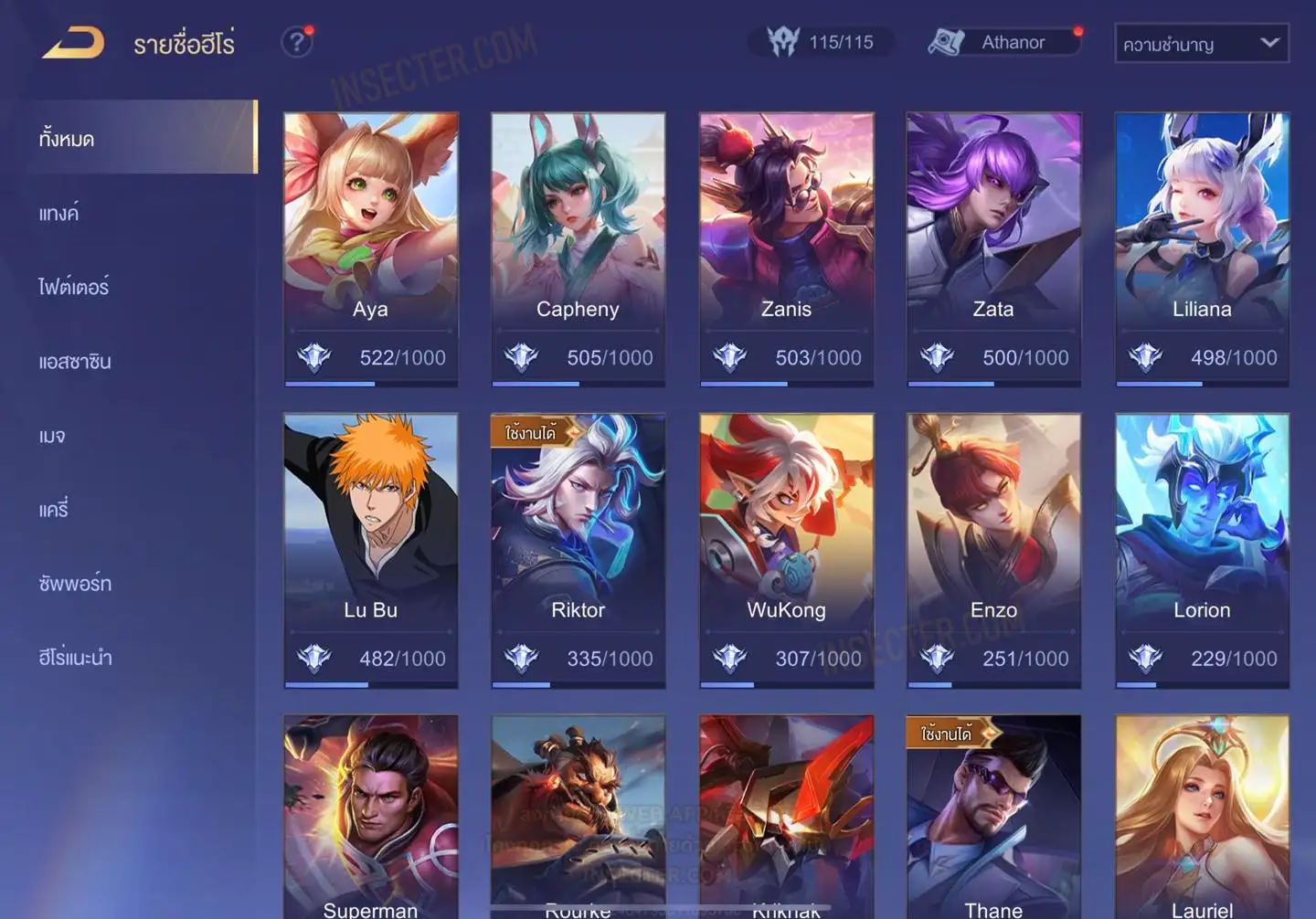Image resolution: width=1316 pixels, height=919 pixels.
Task: Switch to the เมจ tab
Action: [53, 436]
